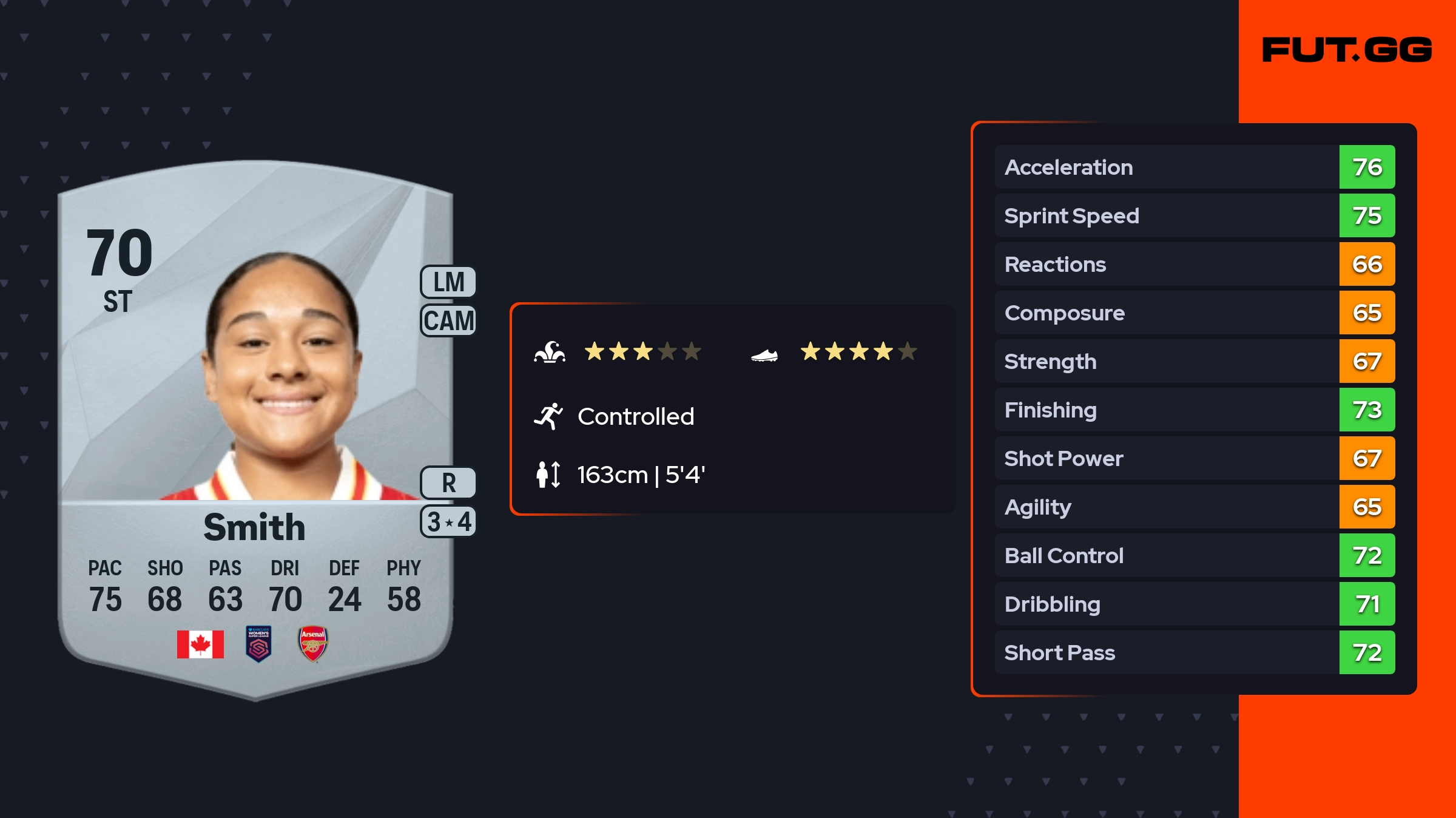Viewport: 1456px width, 818px height.
Task: Select the Short Pass stat row
Action: [1194, 652]
